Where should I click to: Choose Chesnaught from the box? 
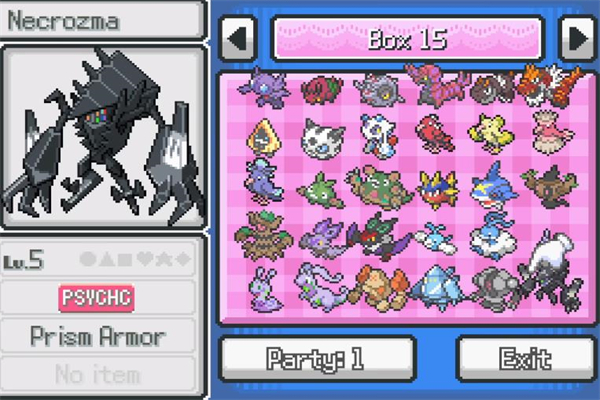tap(376, 185)
